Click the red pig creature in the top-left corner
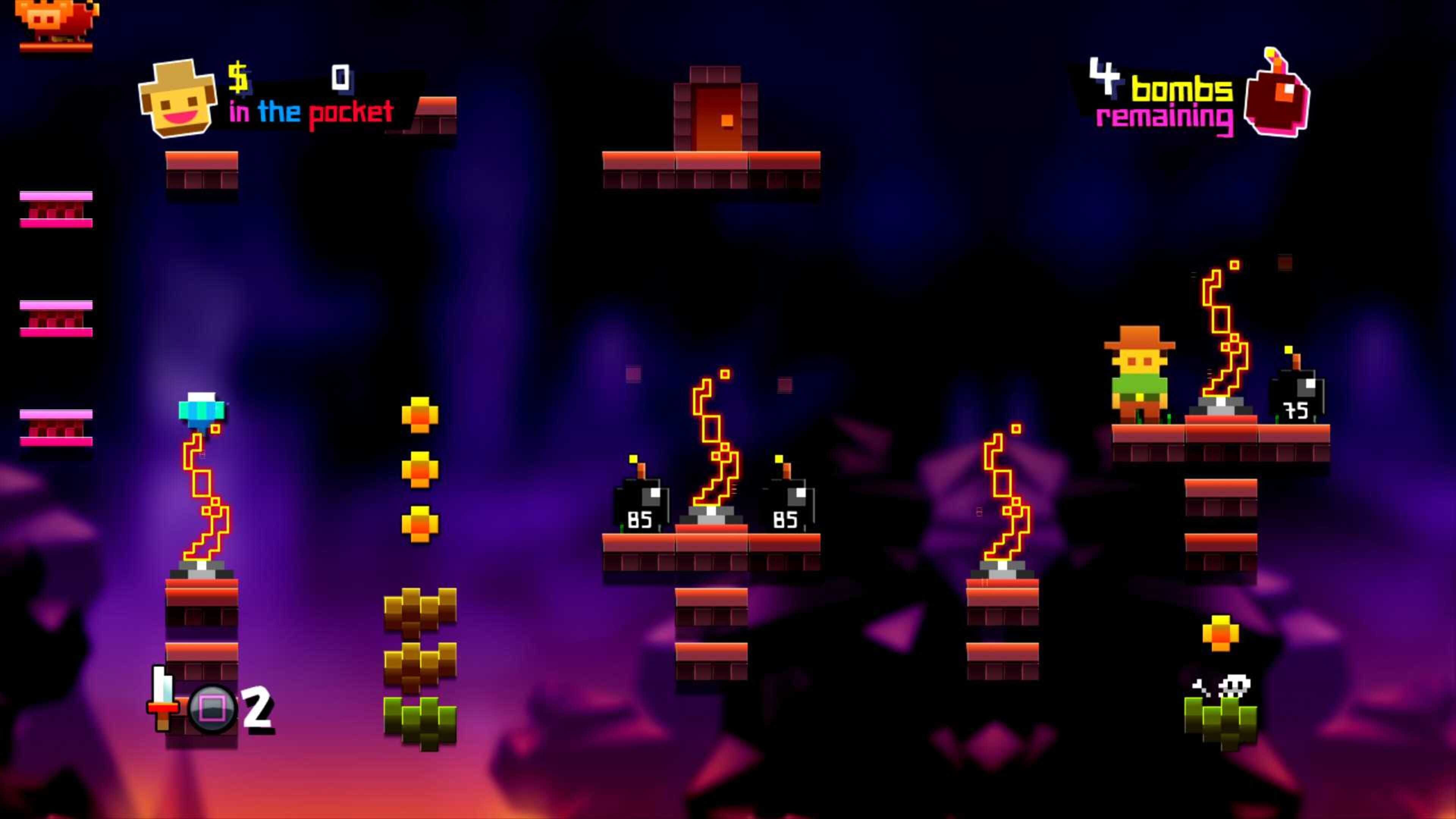The image size is (1456, 819). 54,20
